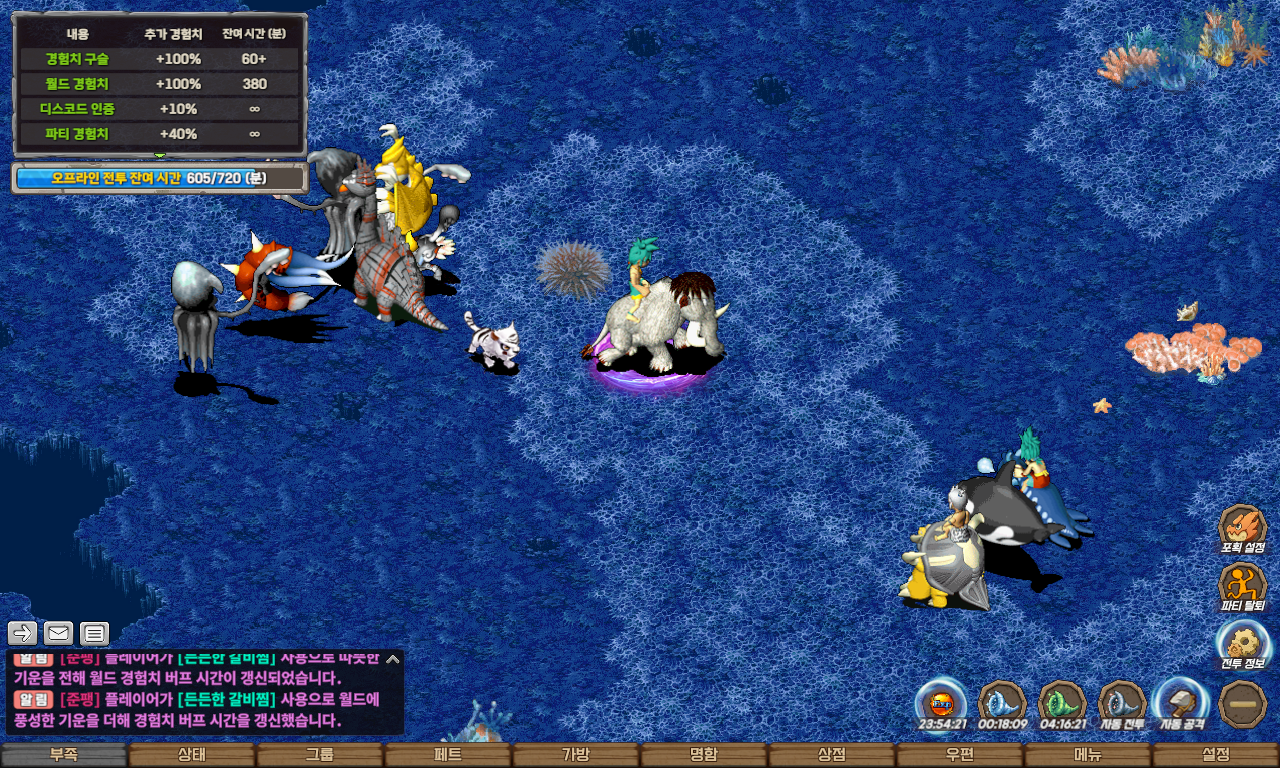Click the Exp orb buff icon
This screenshot has height=768, width=1280.
(x=942, y=702)
